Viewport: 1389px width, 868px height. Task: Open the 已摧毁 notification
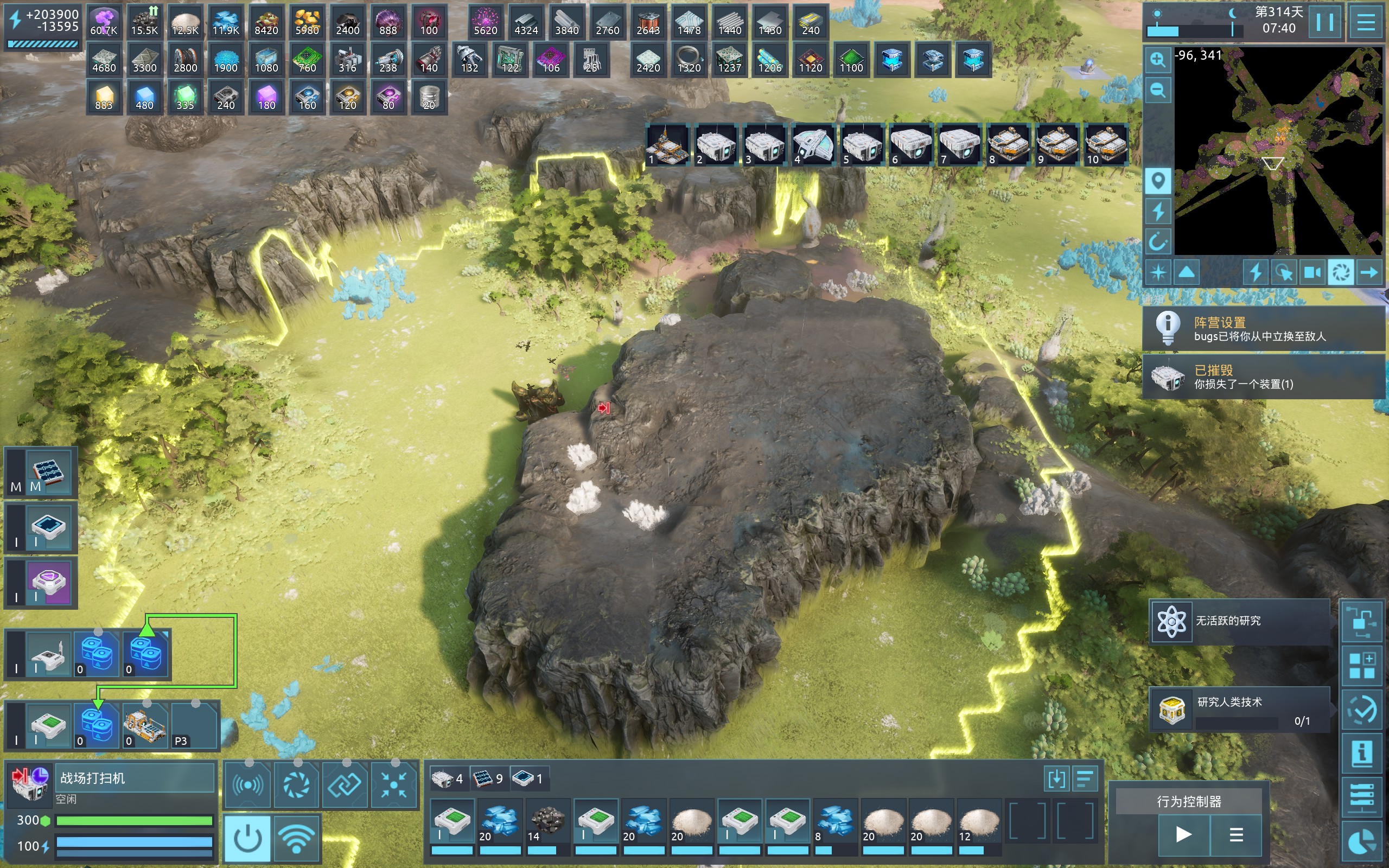coord(1263,376)
